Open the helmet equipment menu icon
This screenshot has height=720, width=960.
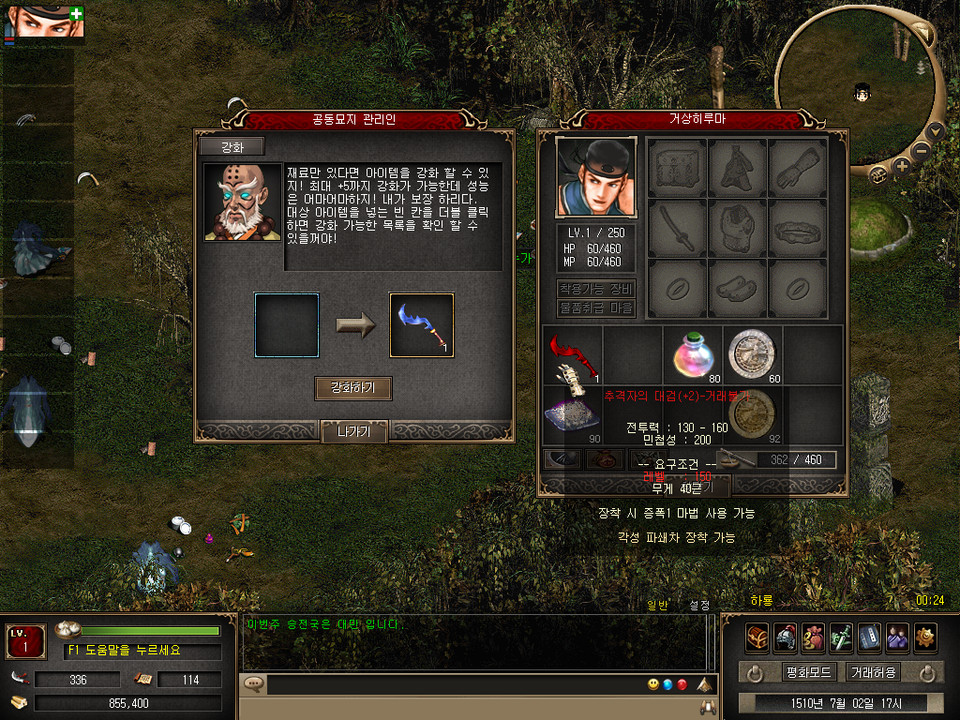pyautogui.click(x=785, y=636)
